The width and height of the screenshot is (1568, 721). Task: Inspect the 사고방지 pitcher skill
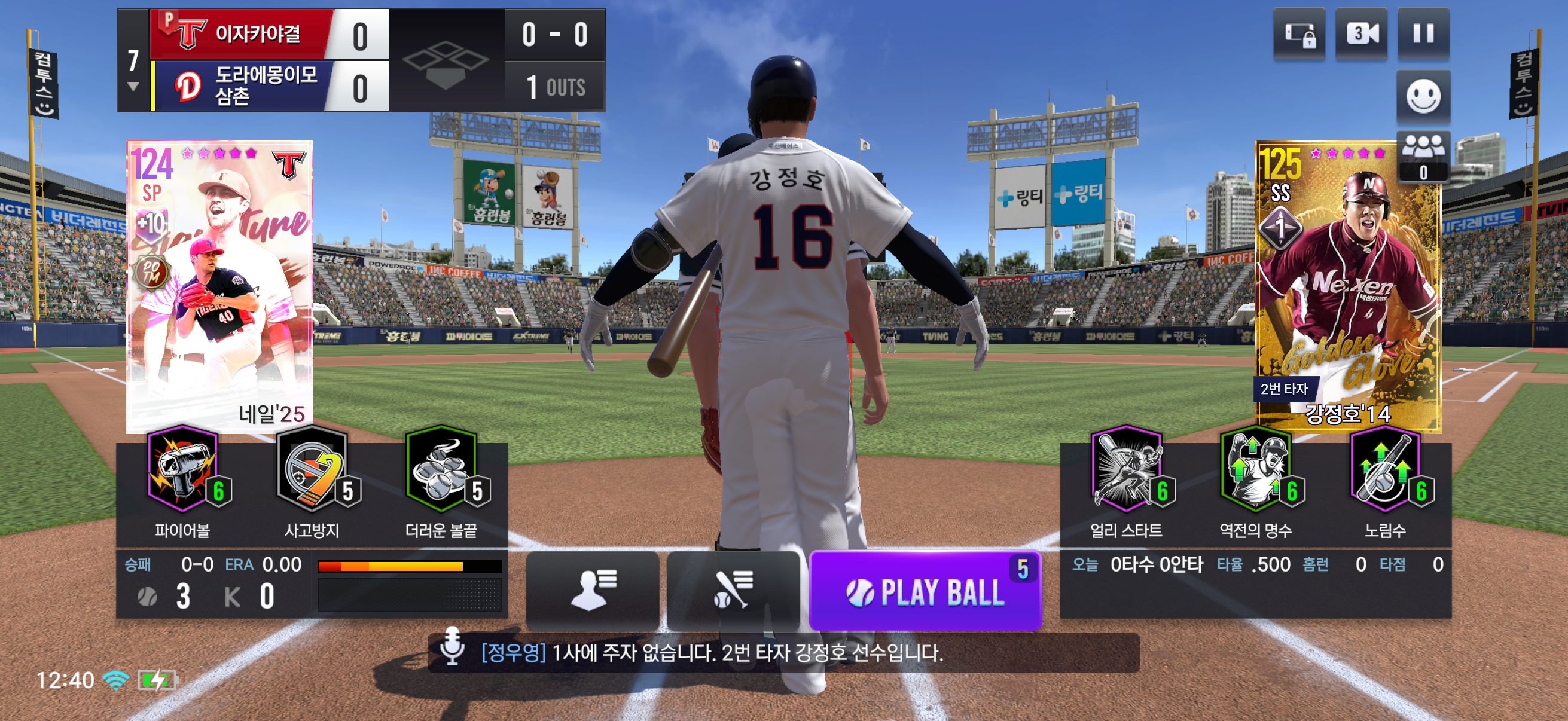pos(312,481)
